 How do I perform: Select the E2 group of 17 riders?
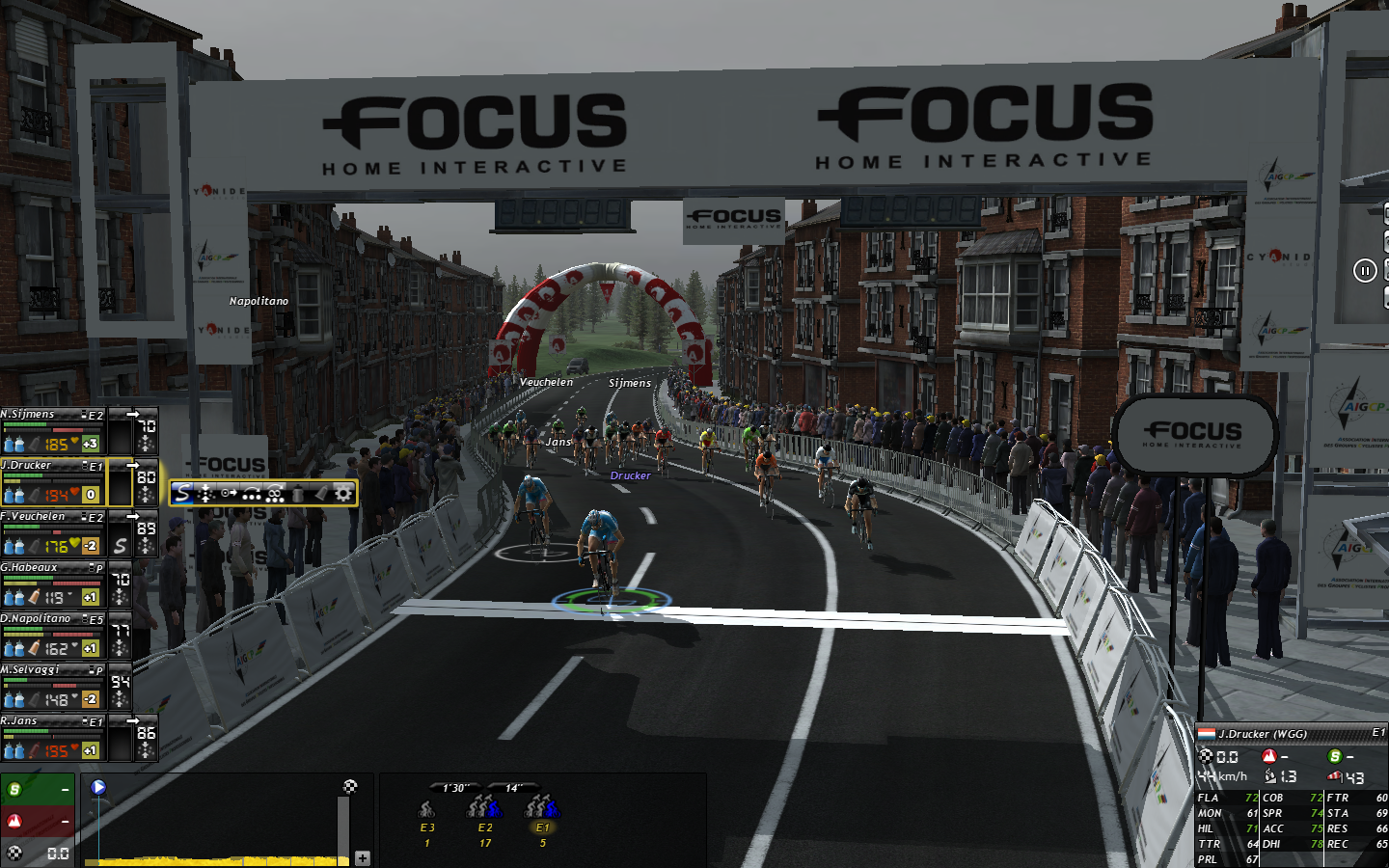pyautogui.click(x=484, y=806)
